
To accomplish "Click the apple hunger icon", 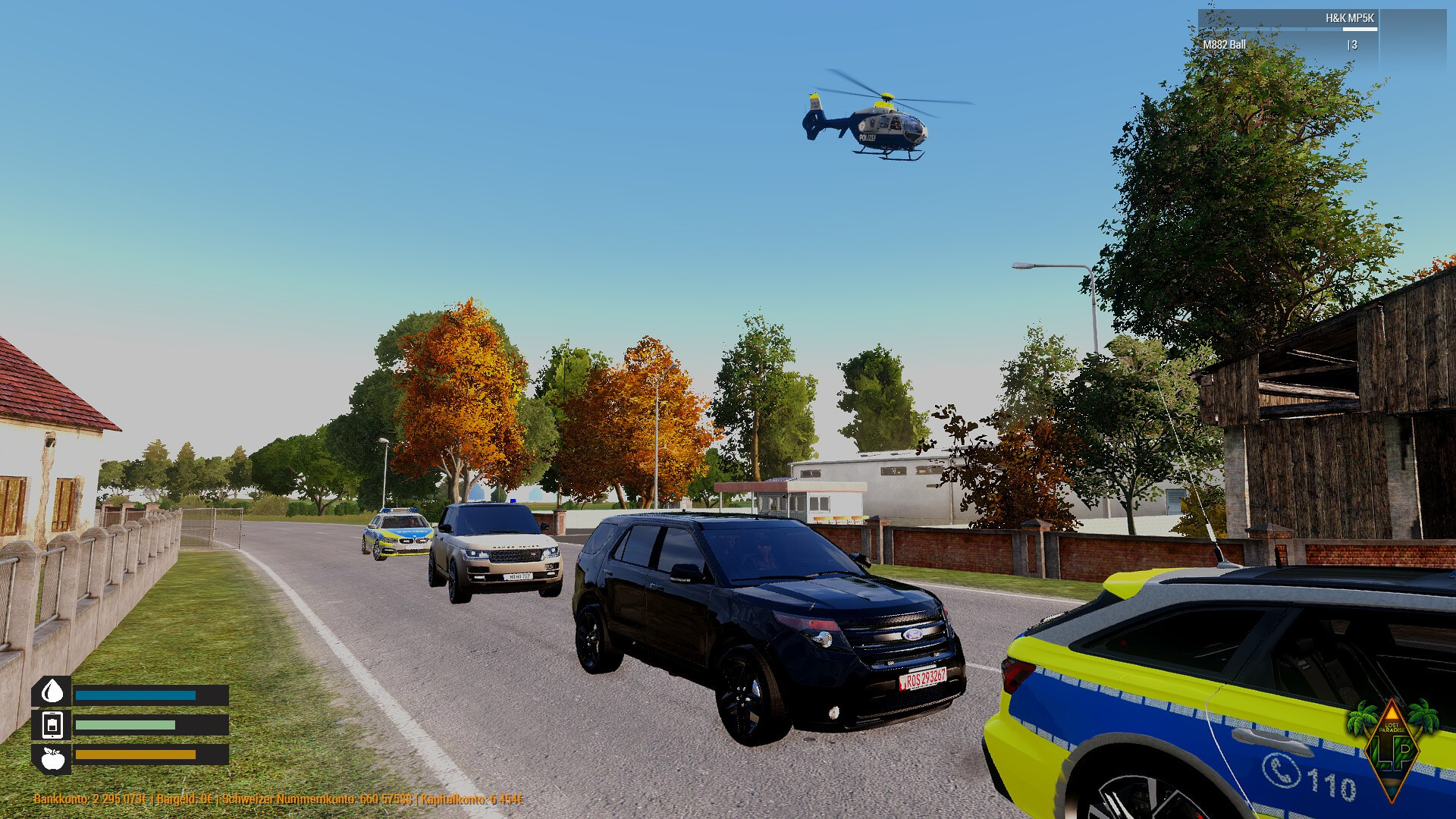I will click(x=52, y=758).
